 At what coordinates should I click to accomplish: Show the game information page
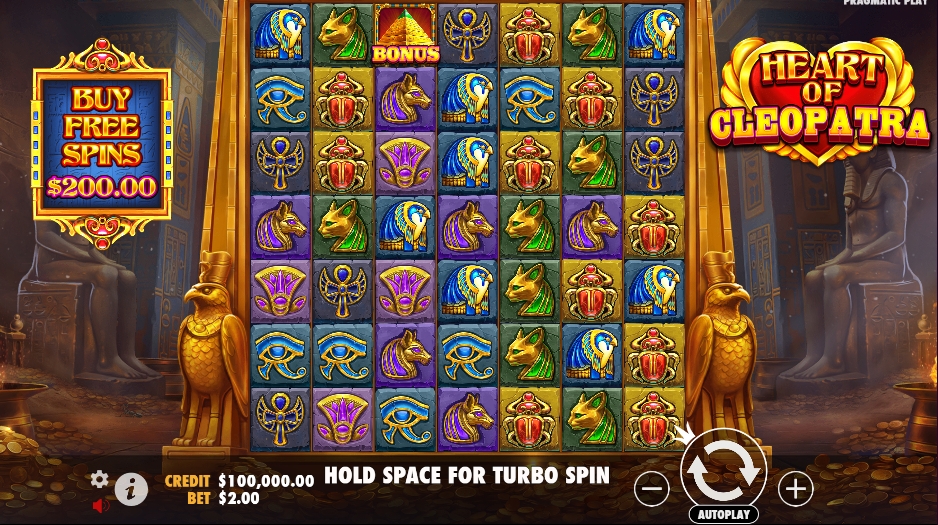pos(130,488)
